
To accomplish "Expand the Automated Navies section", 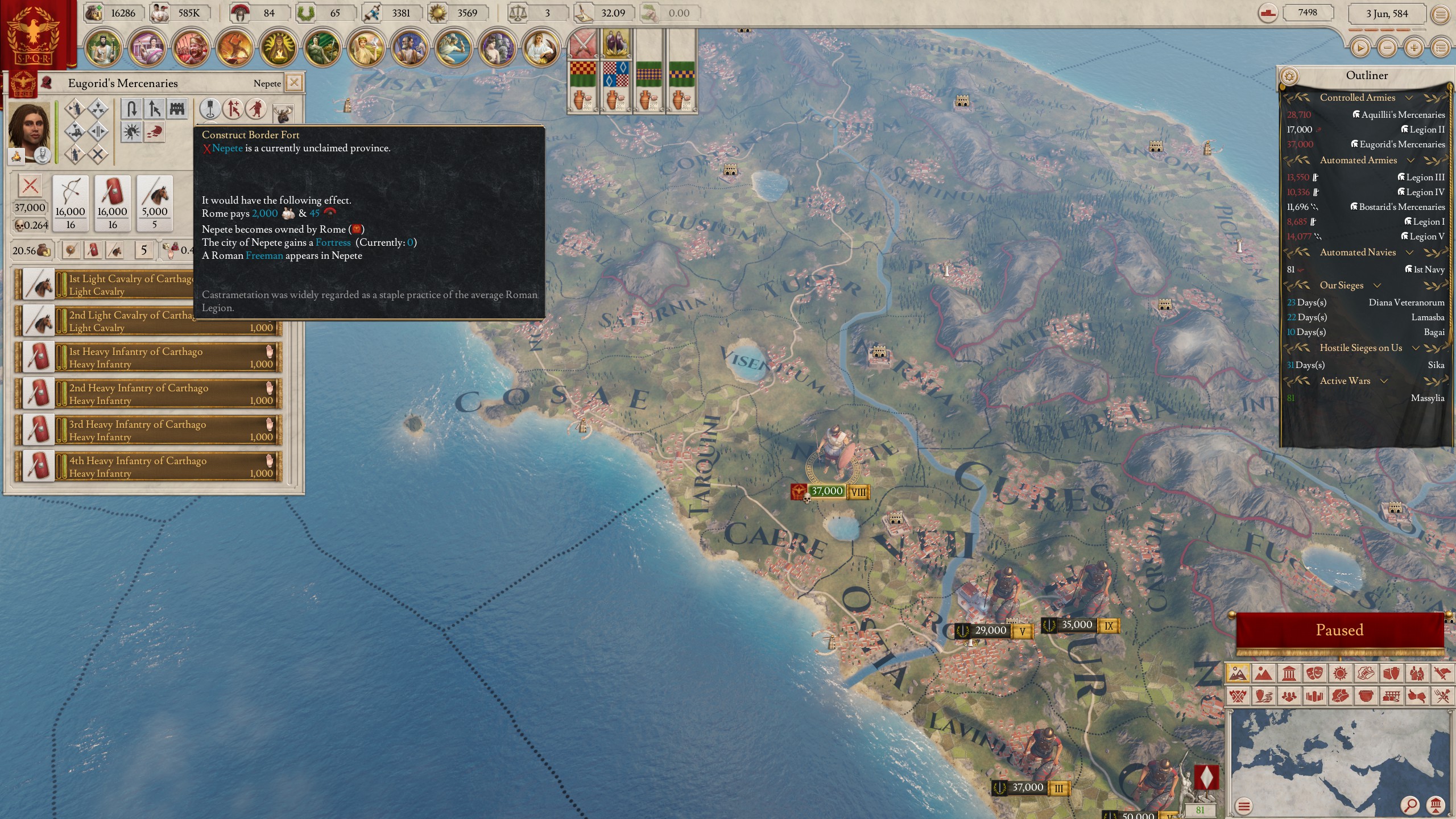I will (x=1409, y=253).
